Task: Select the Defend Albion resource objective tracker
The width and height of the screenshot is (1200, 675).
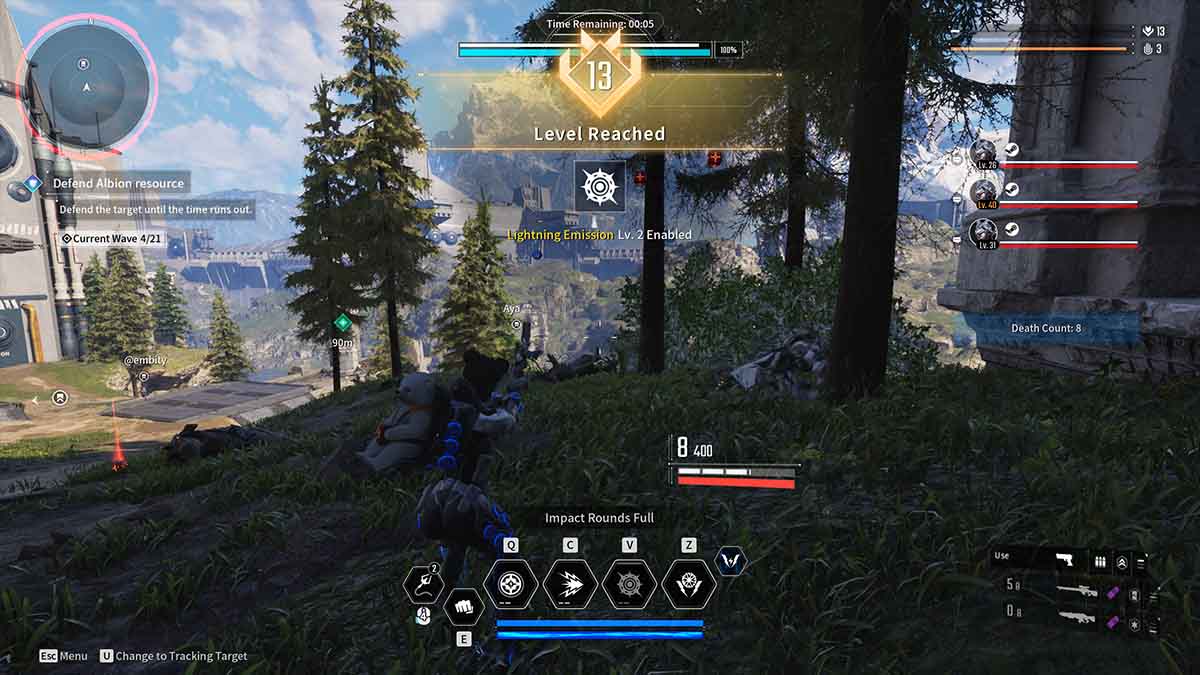Action: (x=118, y=184)
